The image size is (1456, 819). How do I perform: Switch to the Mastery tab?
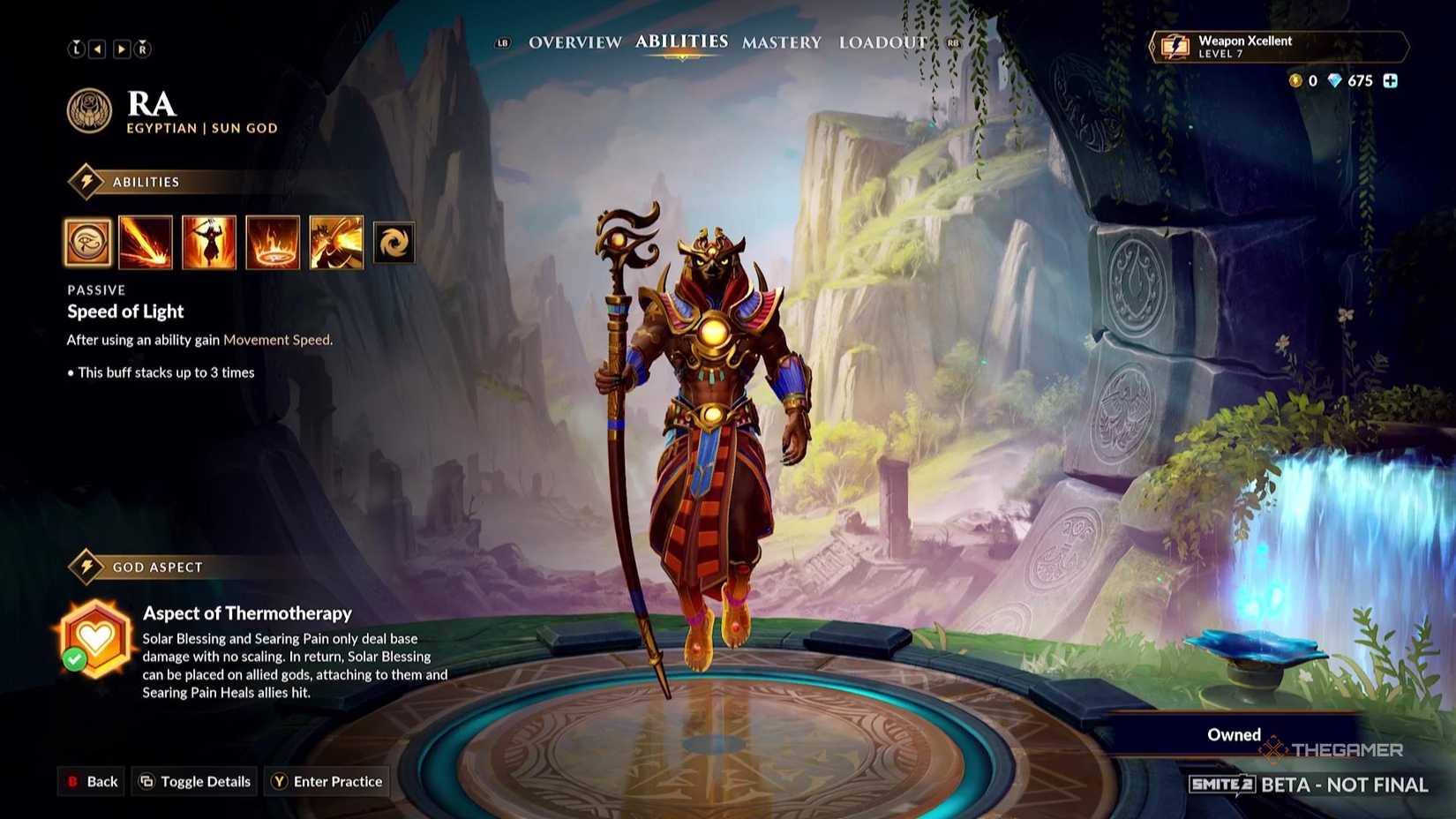(782, 41)
